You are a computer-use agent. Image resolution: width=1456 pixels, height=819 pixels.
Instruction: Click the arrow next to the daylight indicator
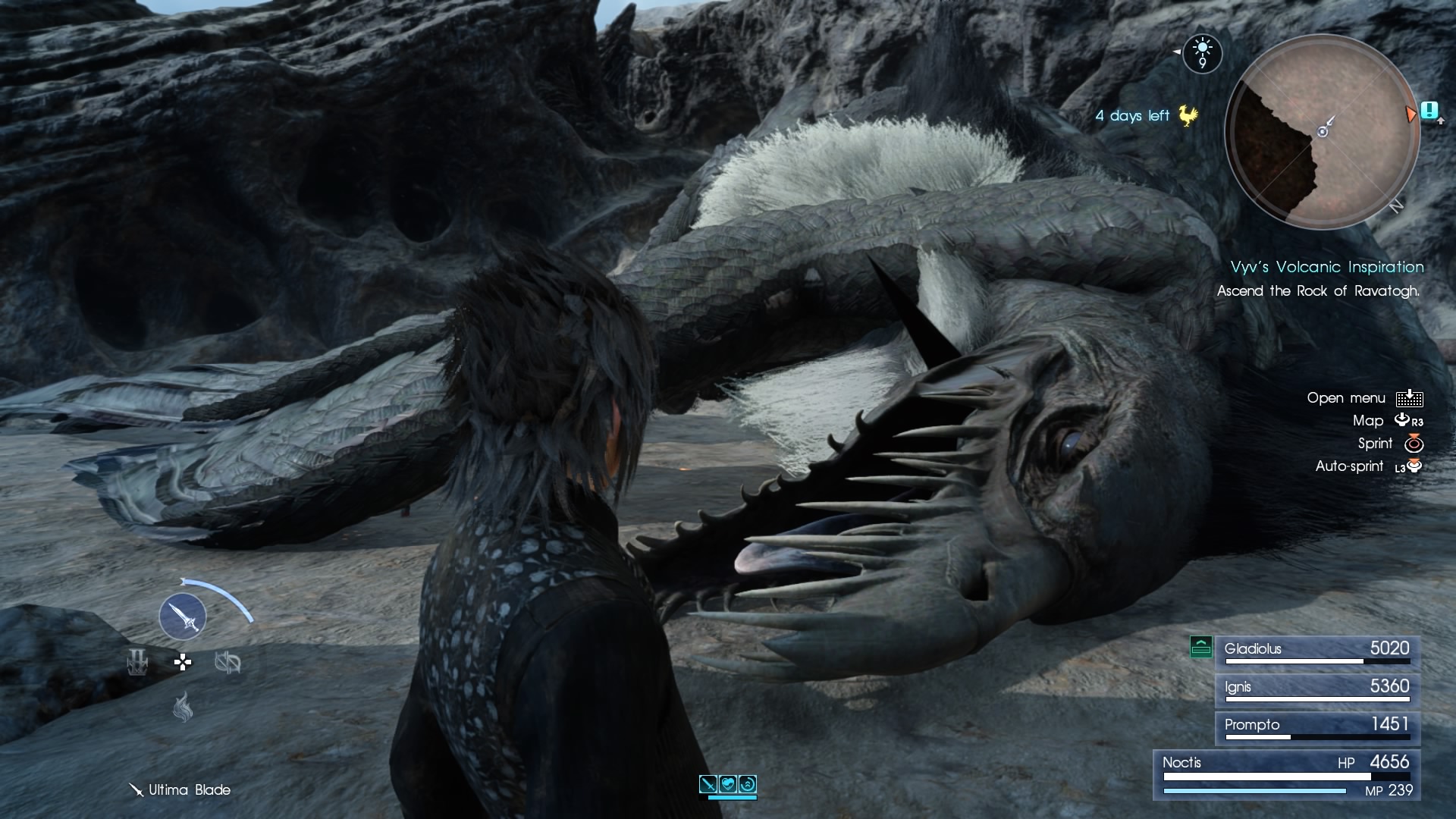1178,53
